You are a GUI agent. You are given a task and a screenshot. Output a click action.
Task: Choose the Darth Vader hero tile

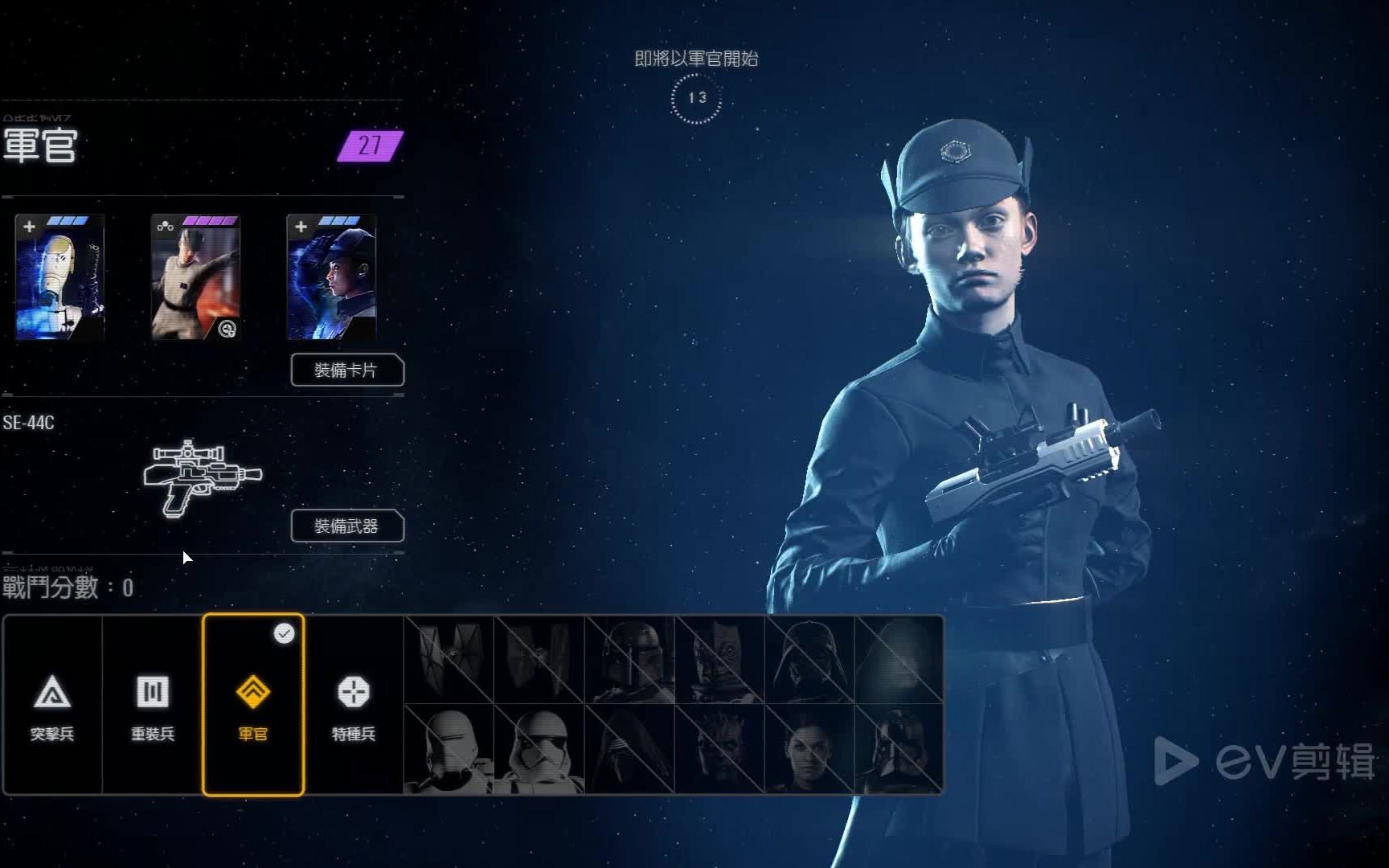pyautogui.click(x=809, y=660)
